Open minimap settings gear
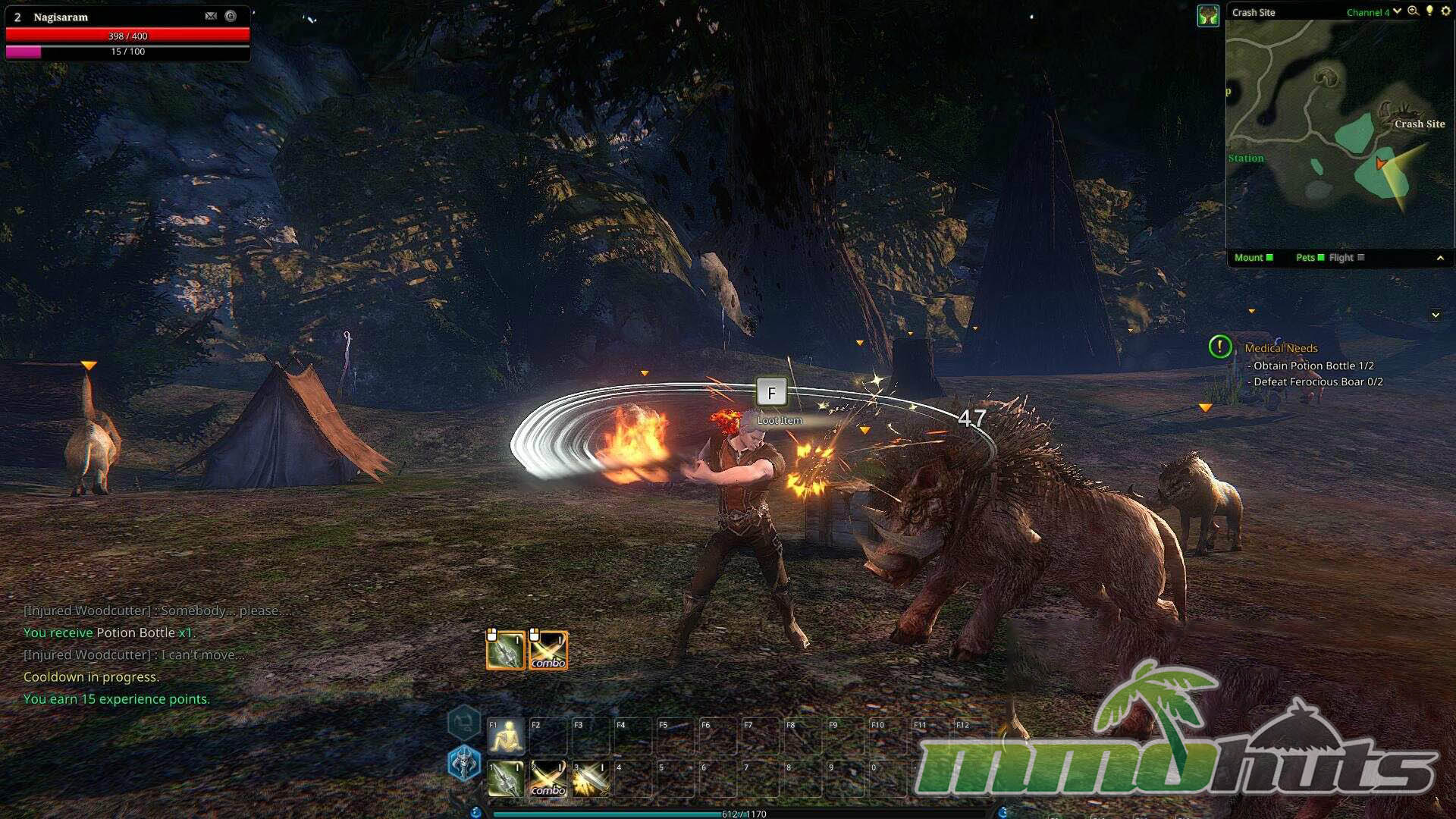1456x819 pixels. pos(1445,11)
